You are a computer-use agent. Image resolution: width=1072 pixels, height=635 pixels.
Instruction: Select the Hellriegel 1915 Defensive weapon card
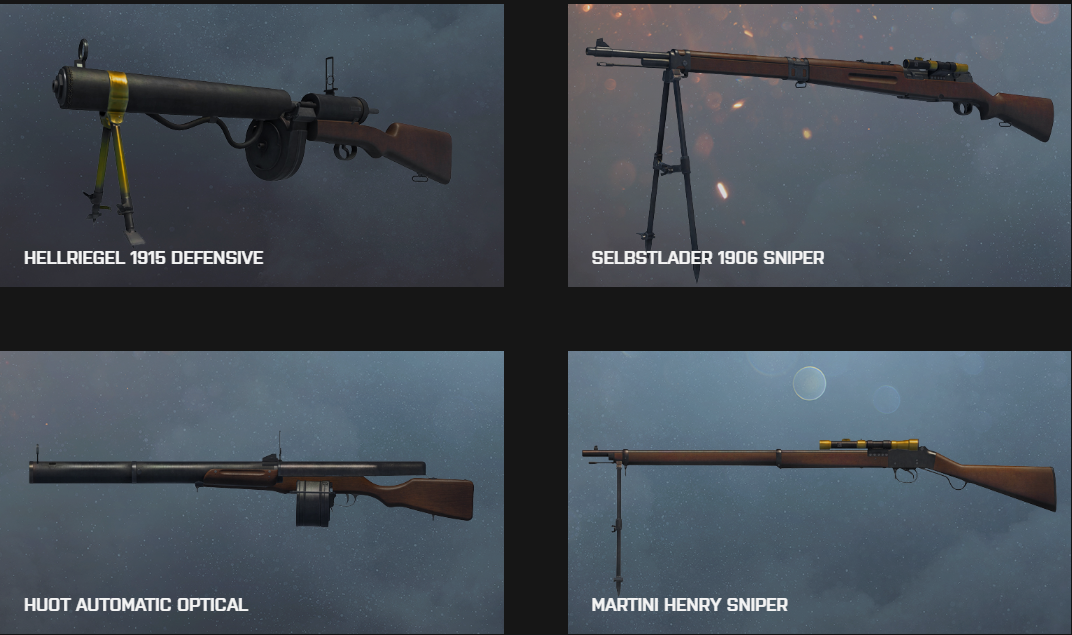coord(251,146)
